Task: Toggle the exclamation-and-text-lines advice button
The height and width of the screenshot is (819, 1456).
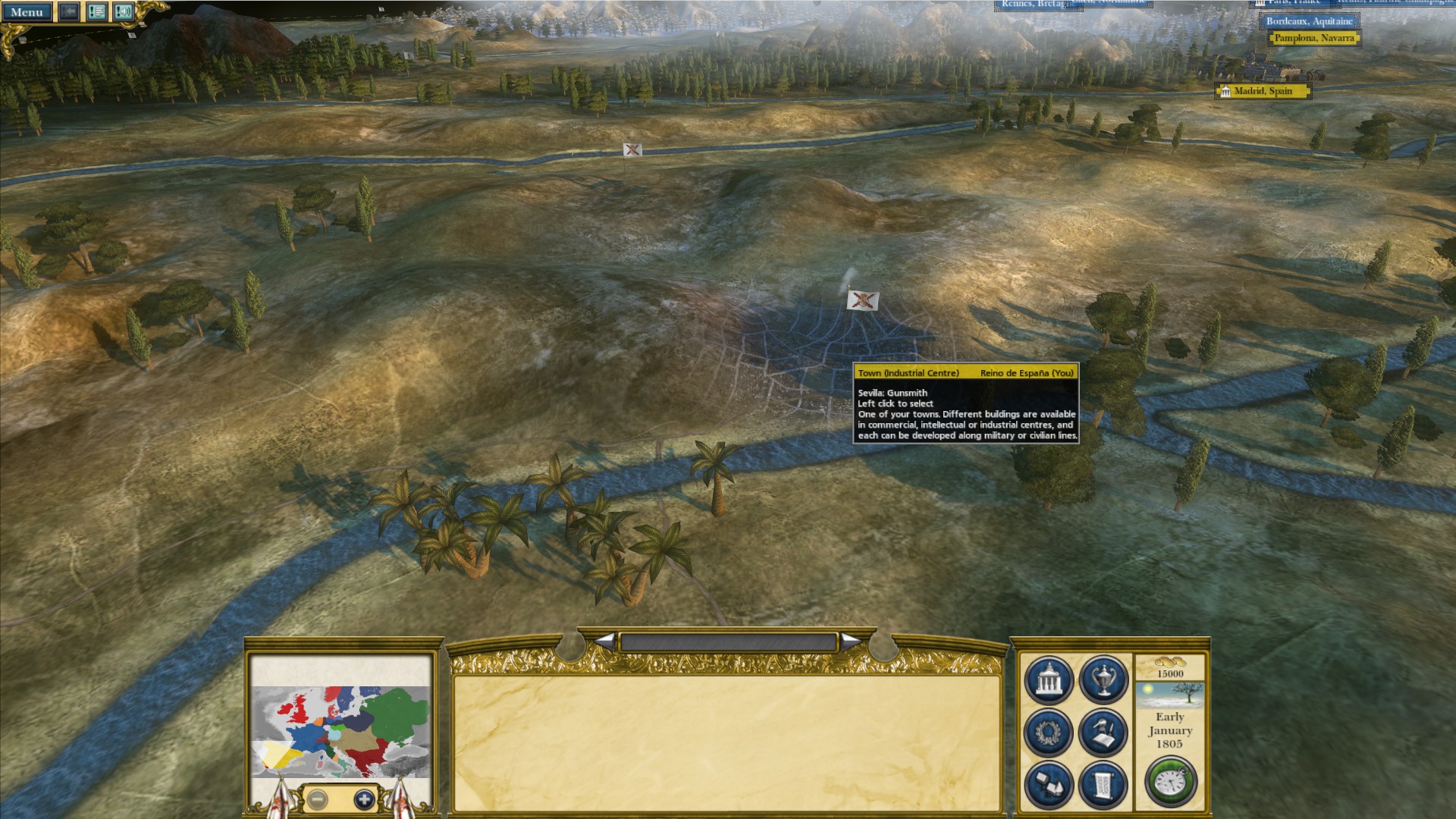Action: (x=96, y=12)
